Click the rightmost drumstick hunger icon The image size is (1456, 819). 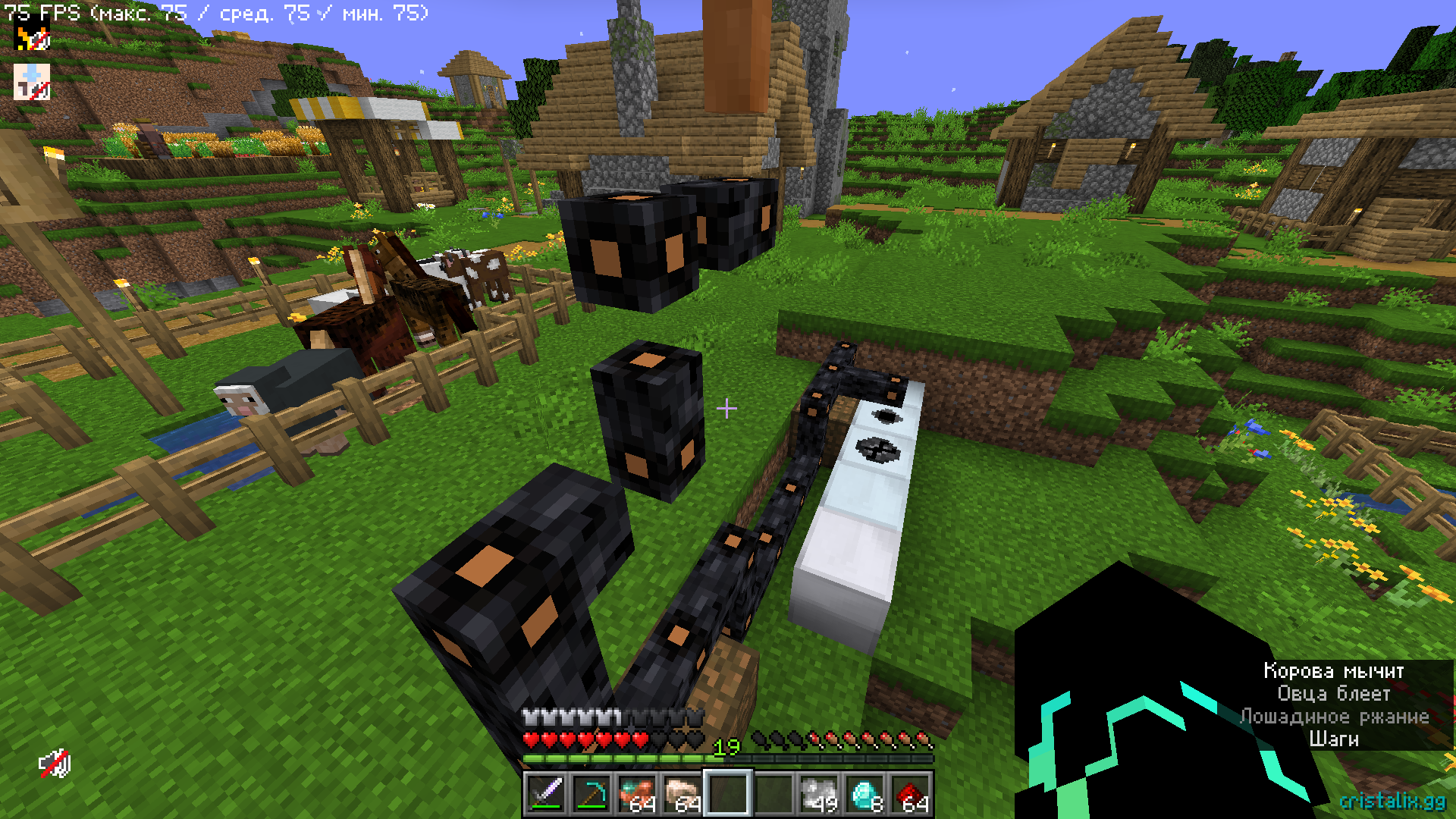click(x=924, y=740)
